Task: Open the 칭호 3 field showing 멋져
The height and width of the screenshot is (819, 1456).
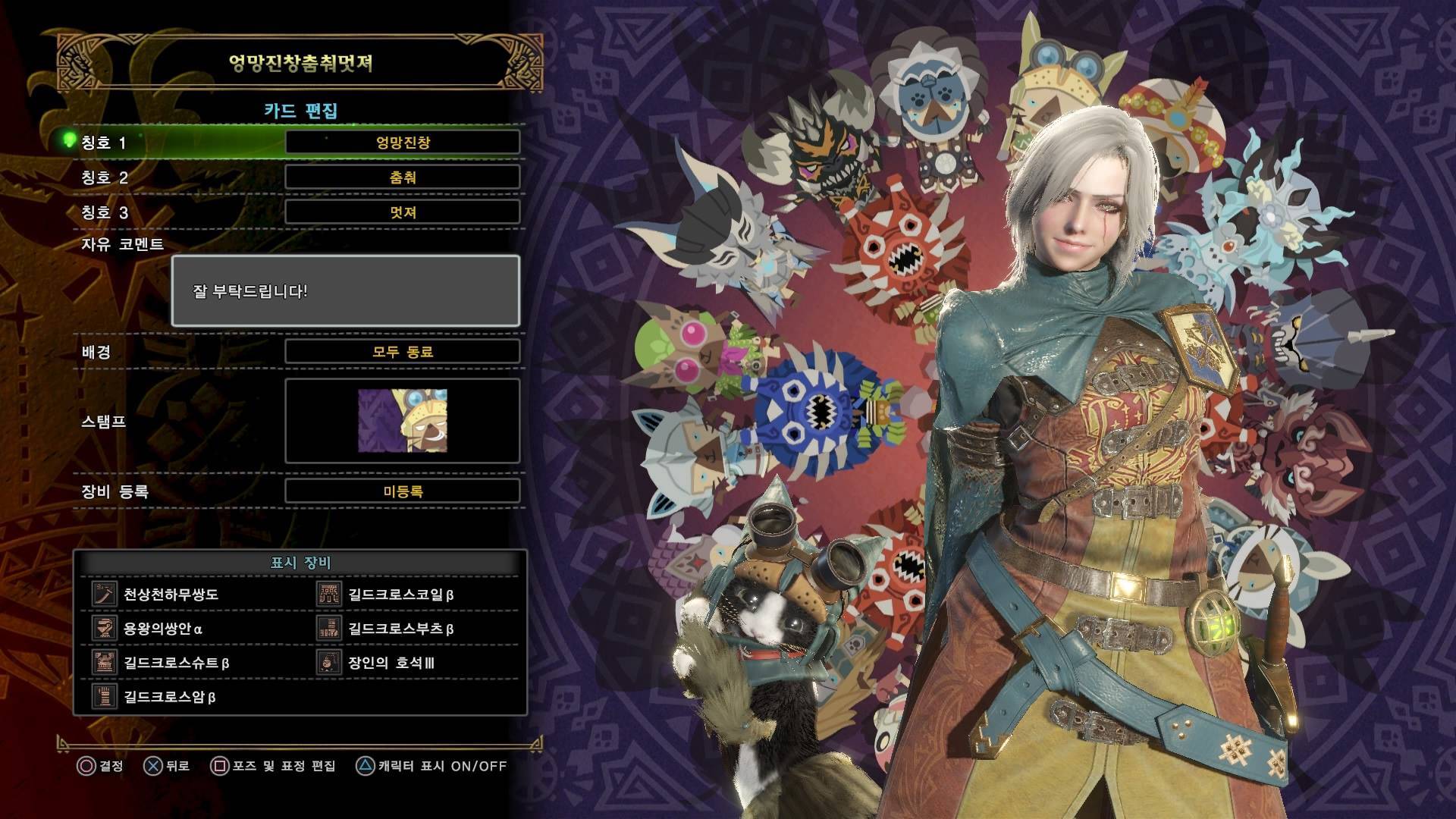Action: (x=403, y=212)
